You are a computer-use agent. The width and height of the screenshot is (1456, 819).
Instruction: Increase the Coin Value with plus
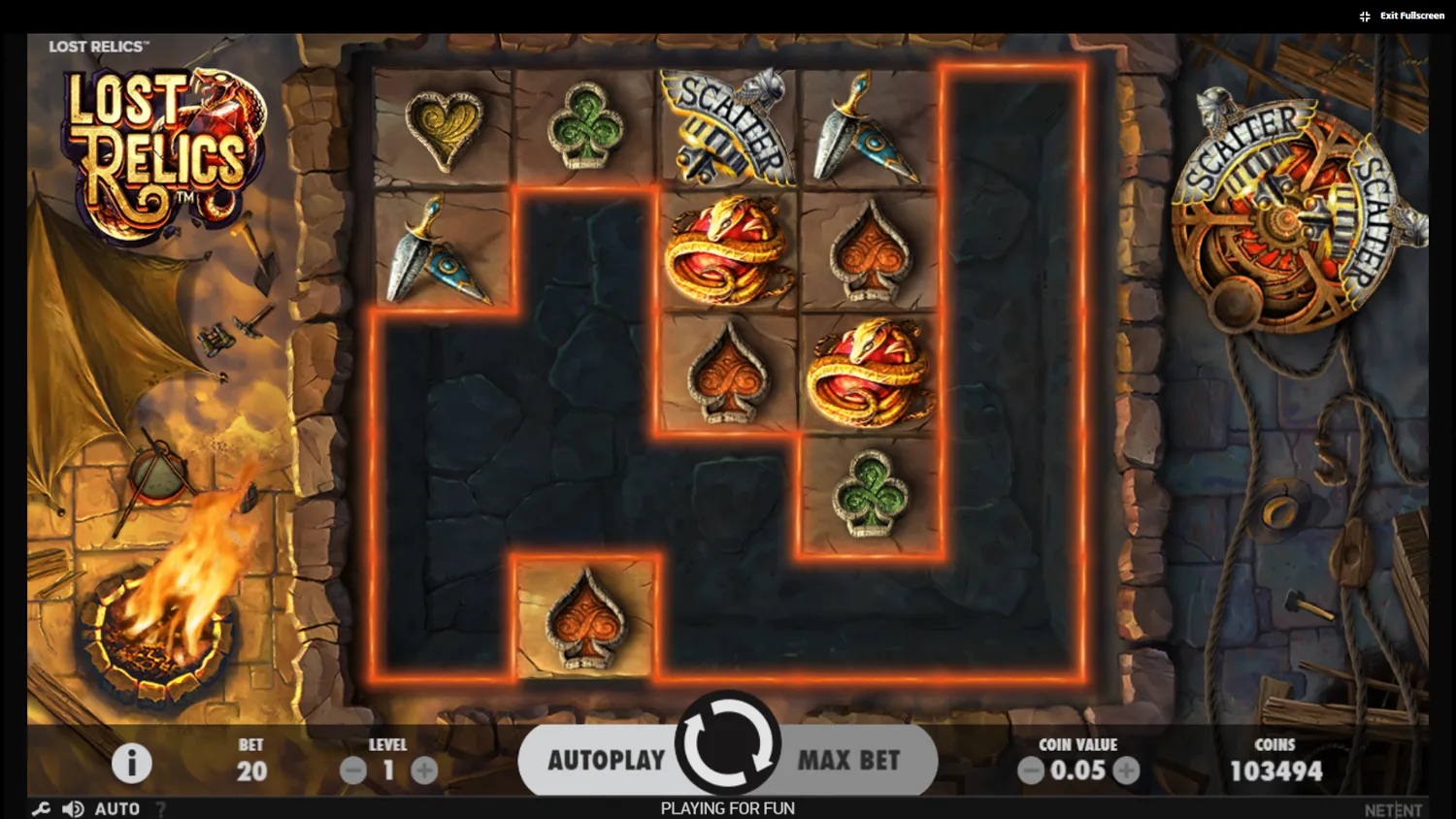click(1127, 770)
